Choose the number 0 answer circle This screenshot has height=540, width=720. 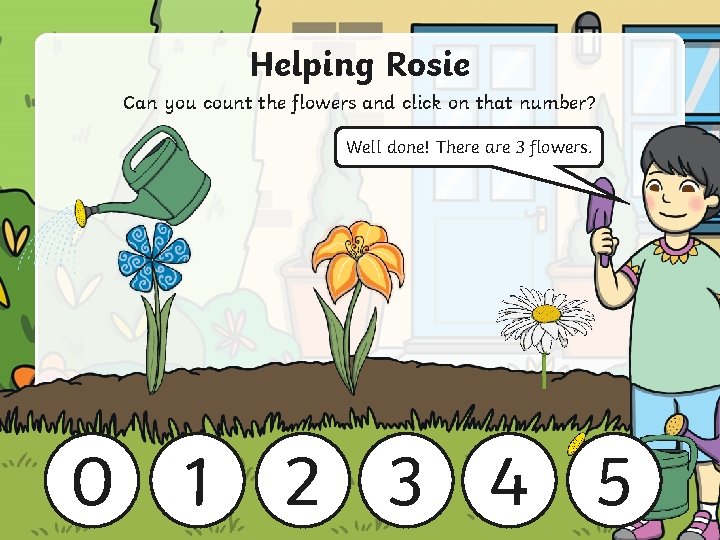coord(93,482)
